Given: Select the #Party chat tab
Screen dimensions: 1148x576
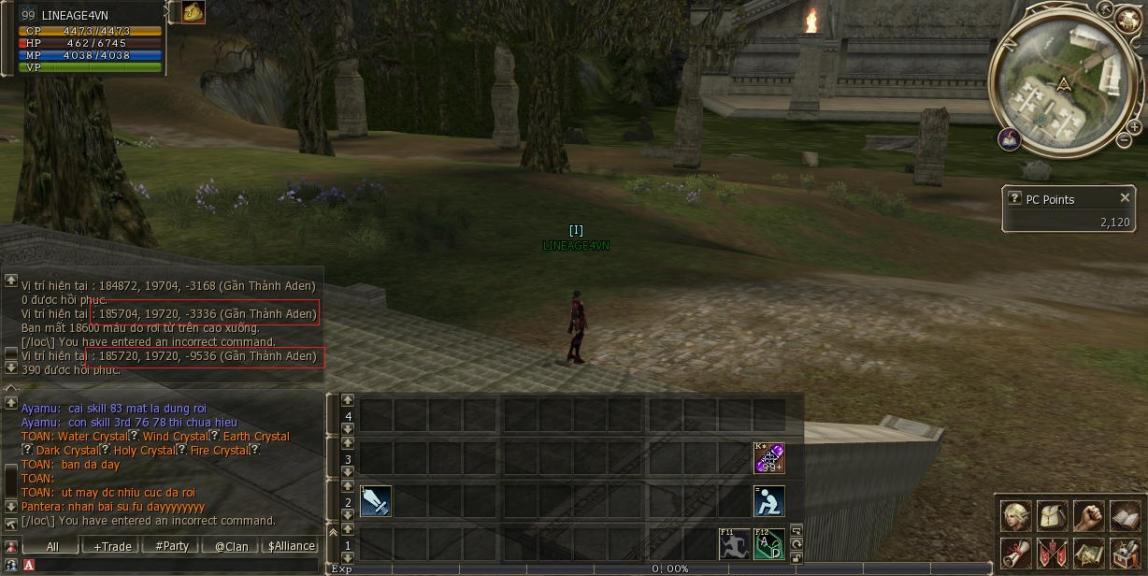Looking at the screenshot, I should (171, 546).
